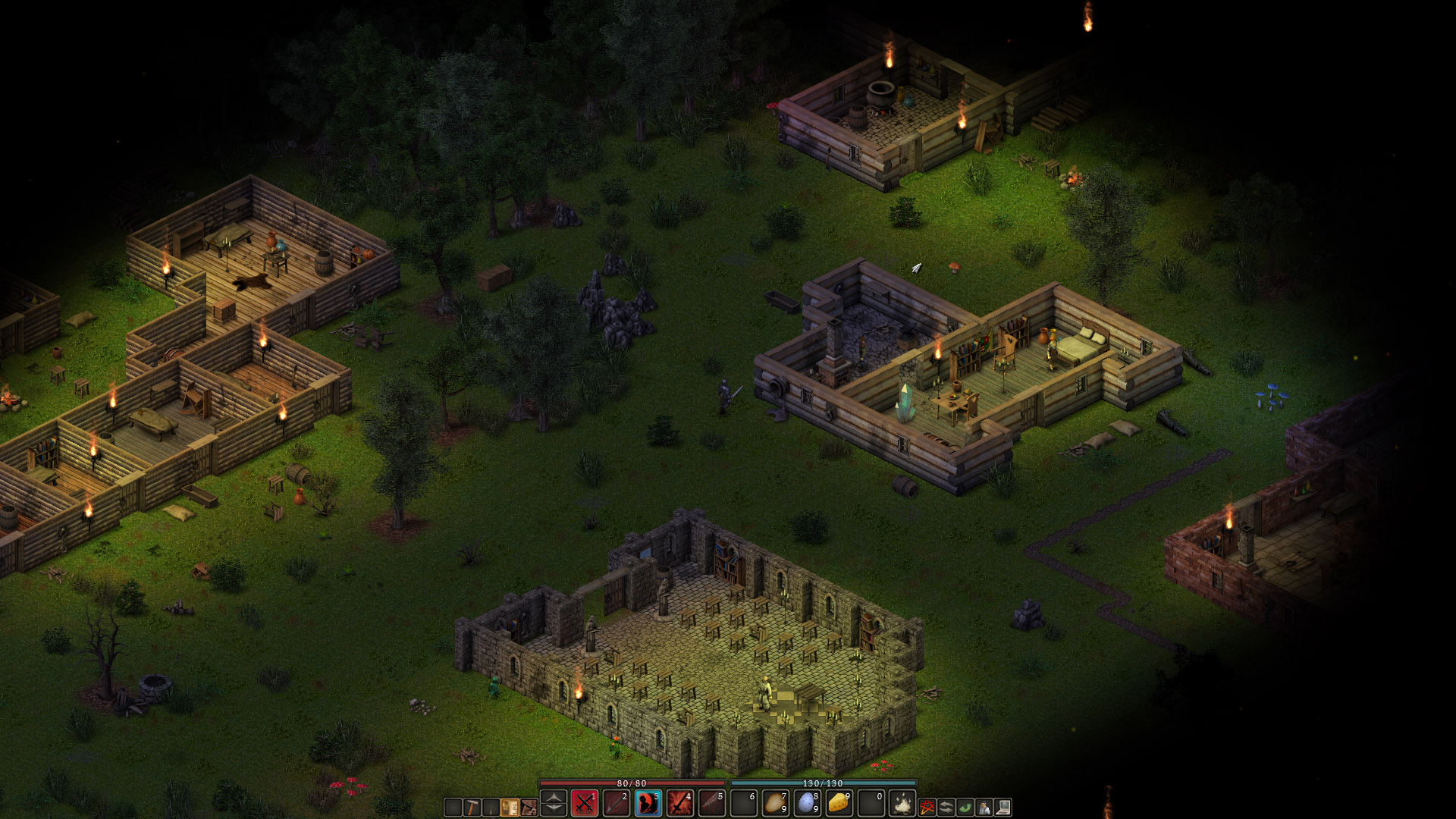Activate the crossed swords attack skill

coord(585,803)
